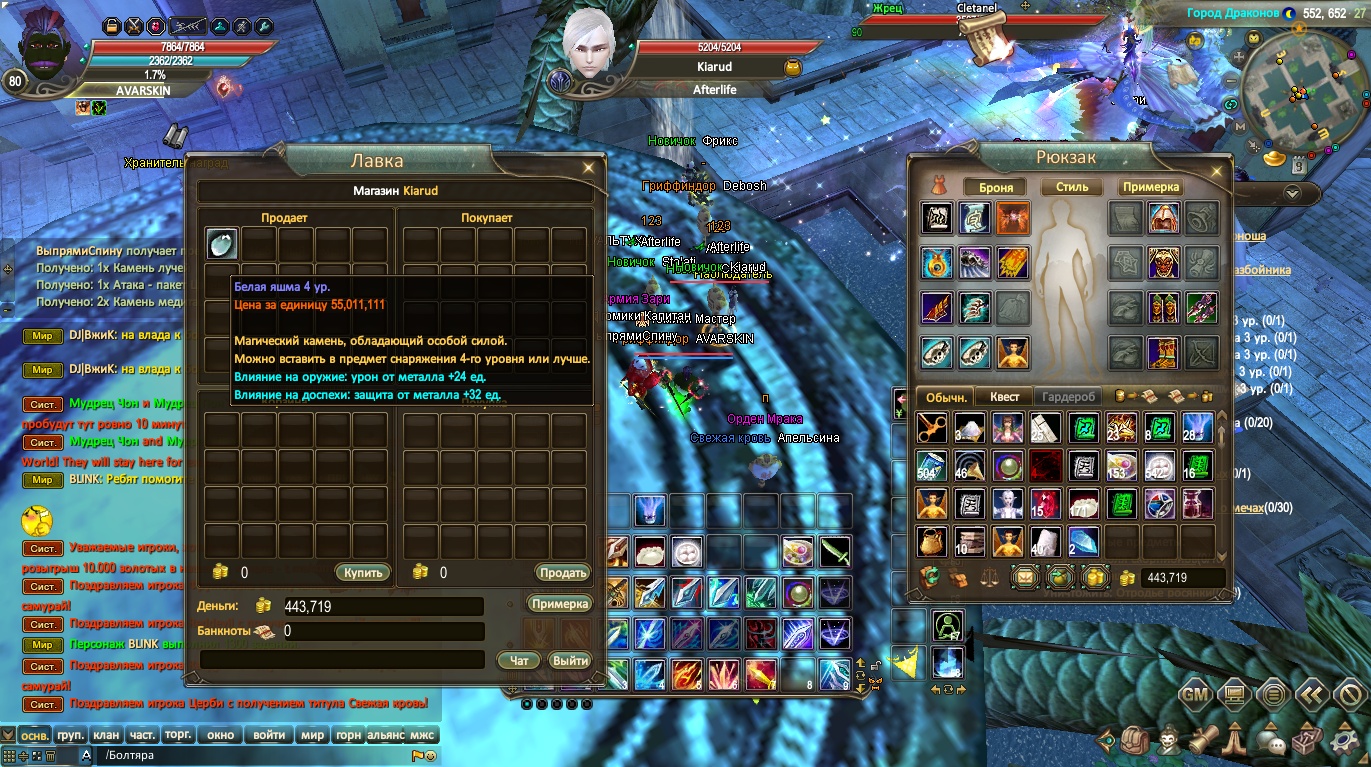Open the Примерка tab in backpack
The height and width of the screenshot is (767, 1371).
pos(1150,187)
